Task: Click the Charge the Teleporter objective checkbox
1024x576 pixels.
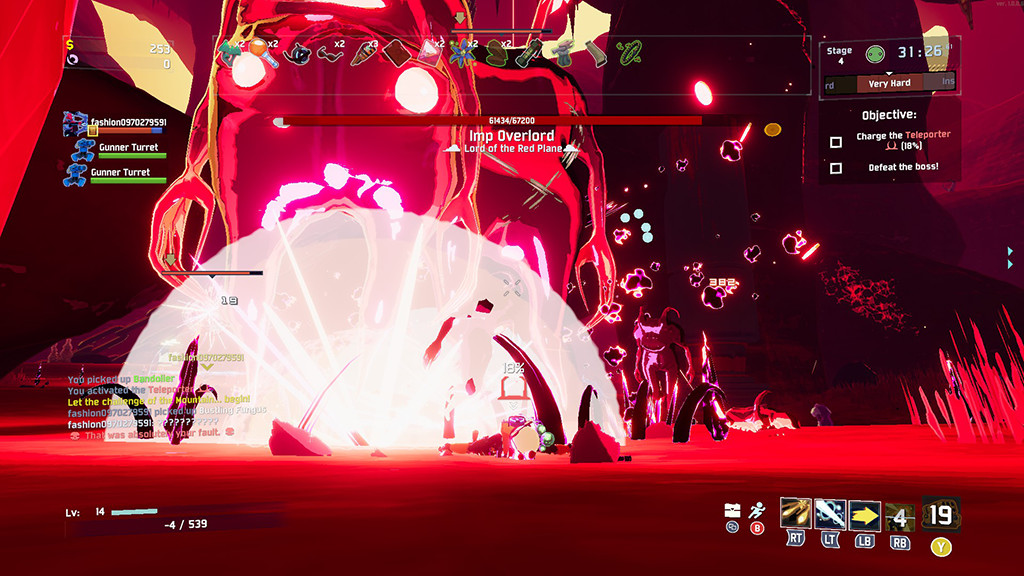Action: 836,142
